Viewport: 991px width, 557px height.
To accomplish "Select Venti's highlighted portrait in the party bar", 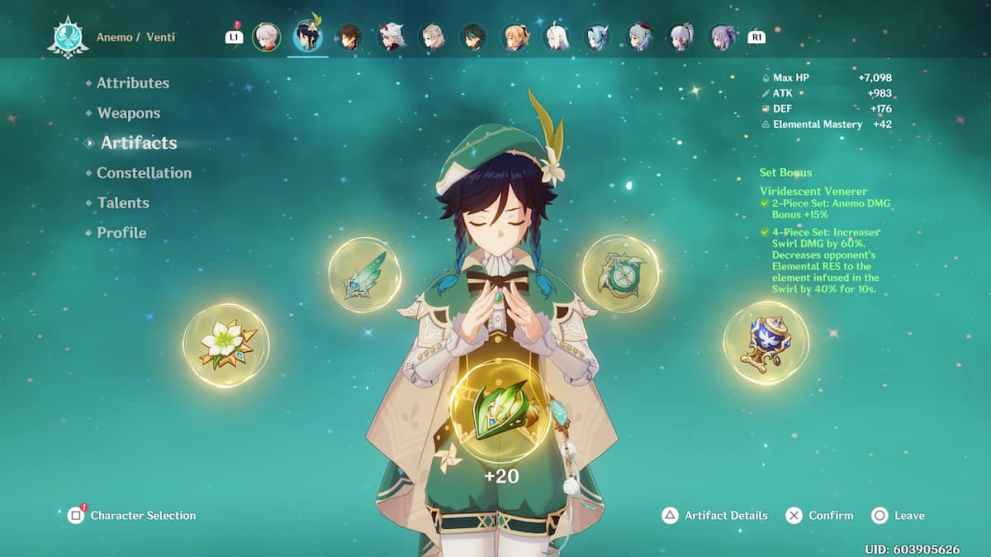I will (x=307, y=37).
